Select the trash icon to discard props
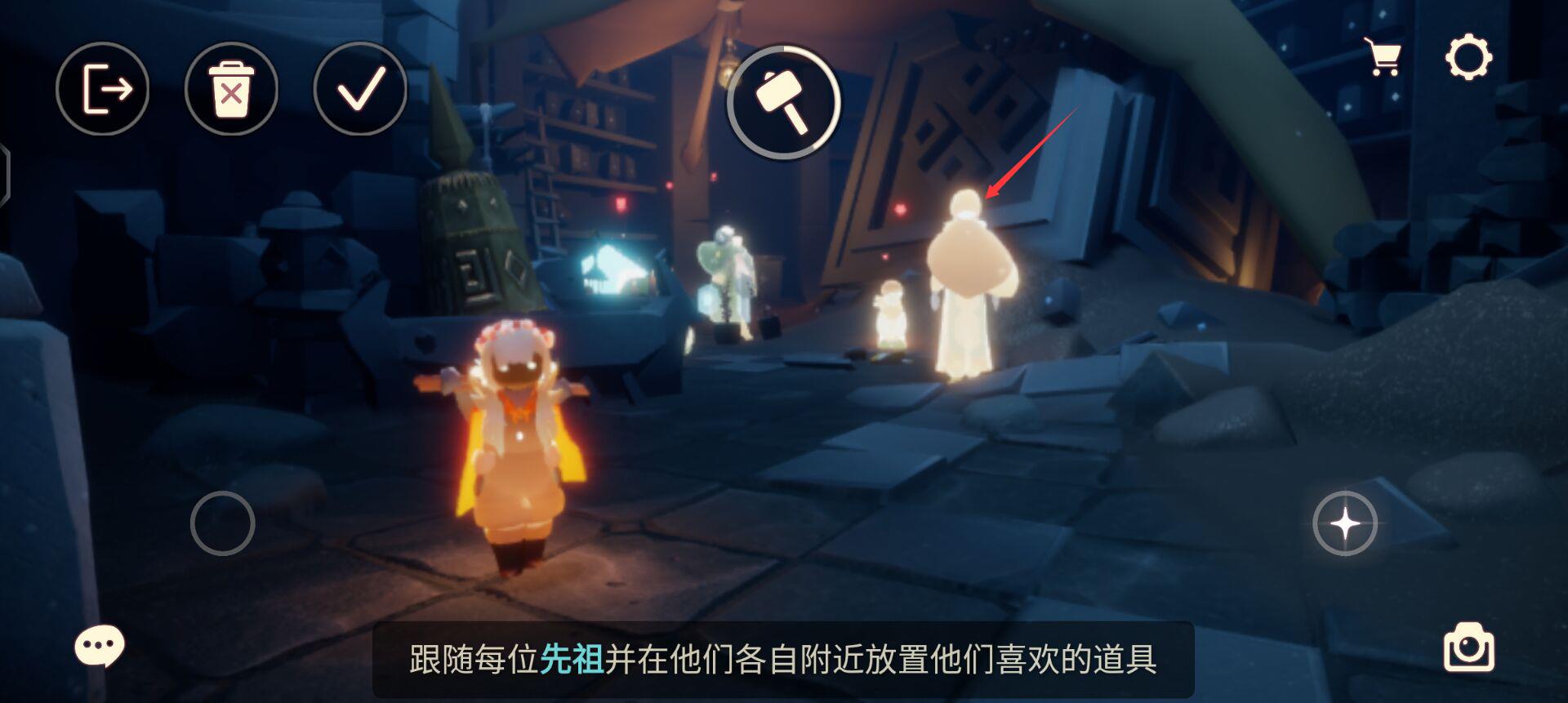Image resolution: width=1568 pixels, height=703 pixels. tap(231, 90)
